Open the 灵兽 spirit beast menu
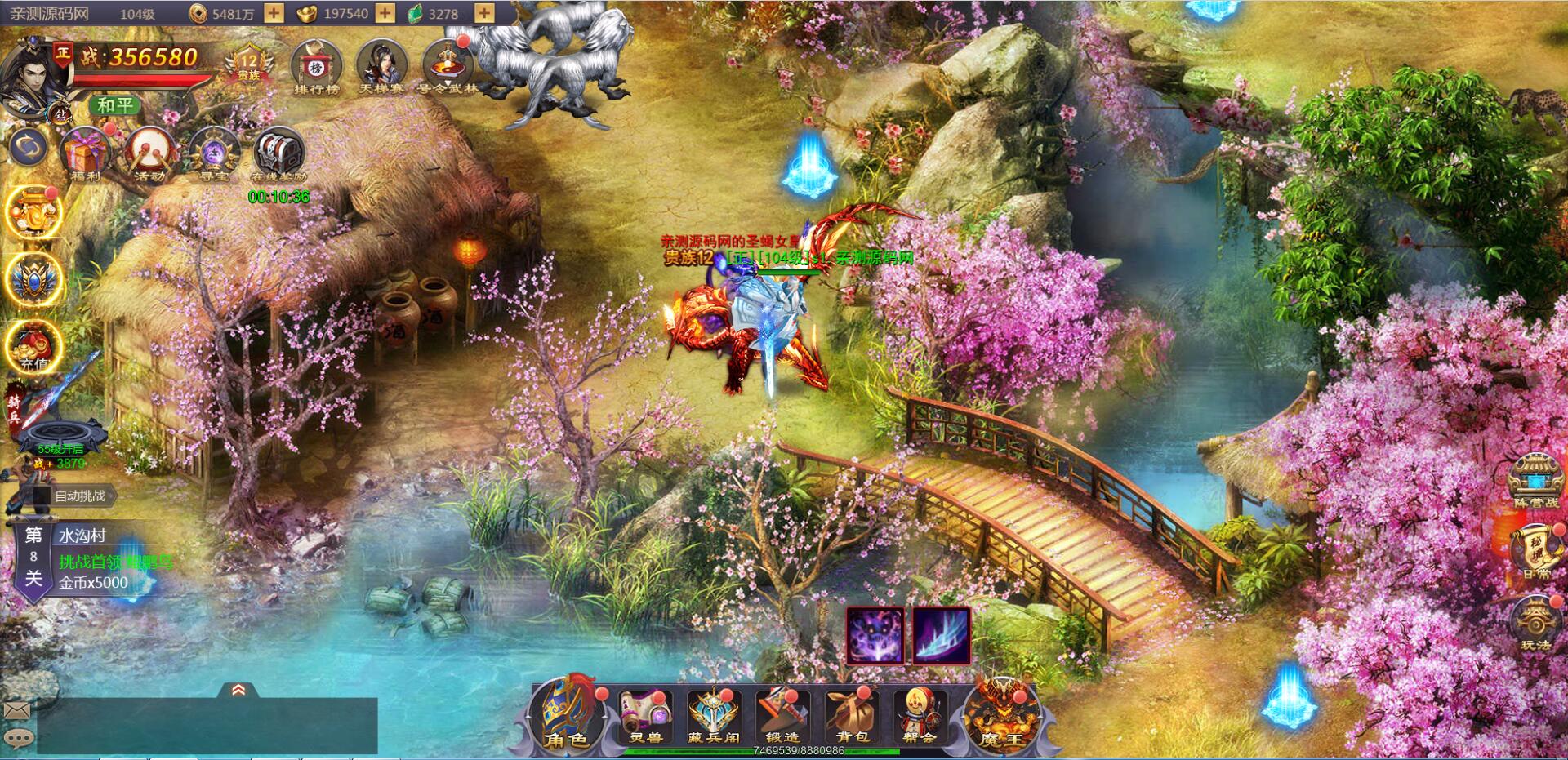The width and height of the screenshot is (1568, 760). point(645,716)
